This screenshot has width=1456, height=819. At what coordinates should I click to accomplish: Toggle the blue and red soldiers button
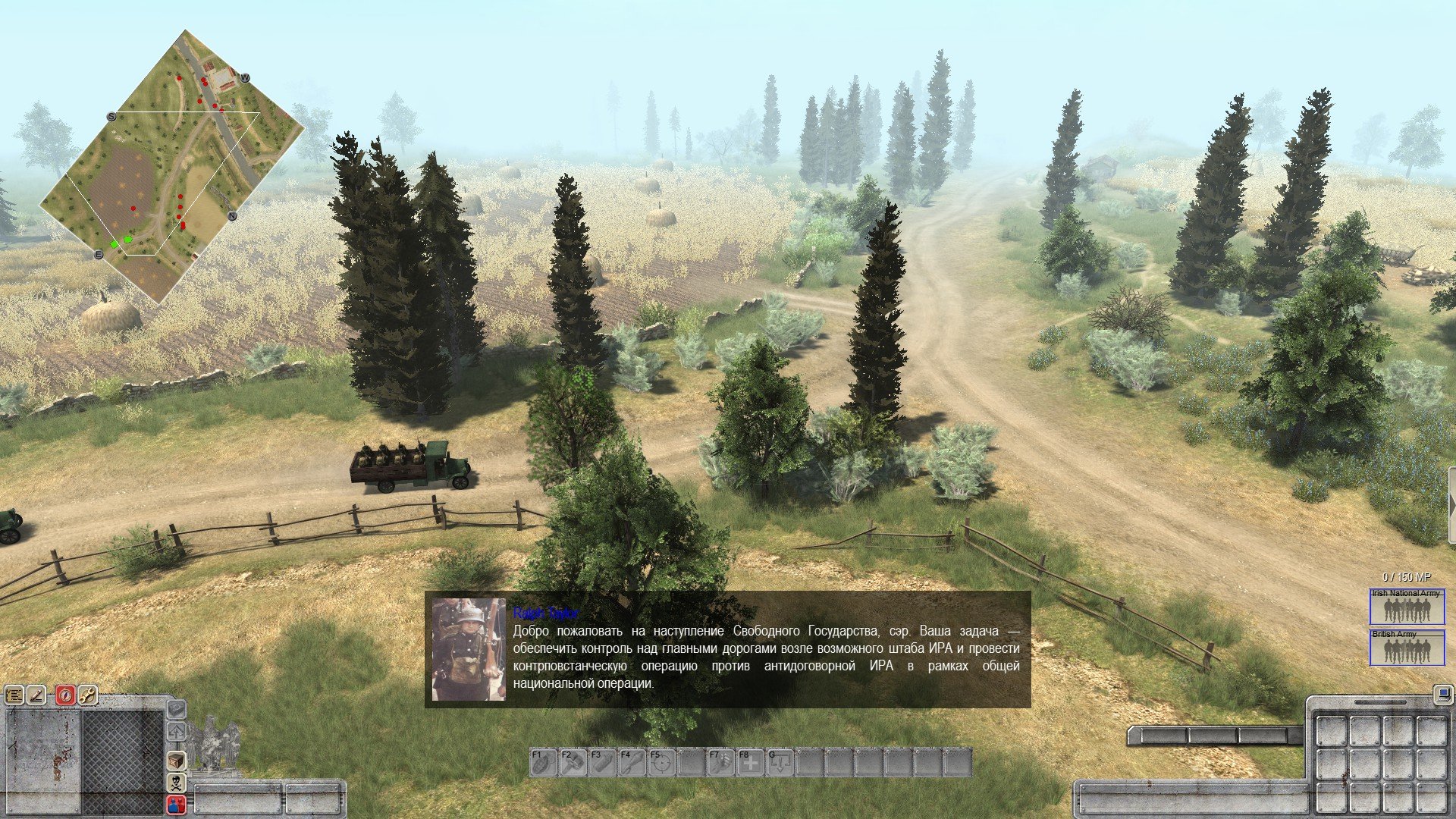[x=177, y=804]
